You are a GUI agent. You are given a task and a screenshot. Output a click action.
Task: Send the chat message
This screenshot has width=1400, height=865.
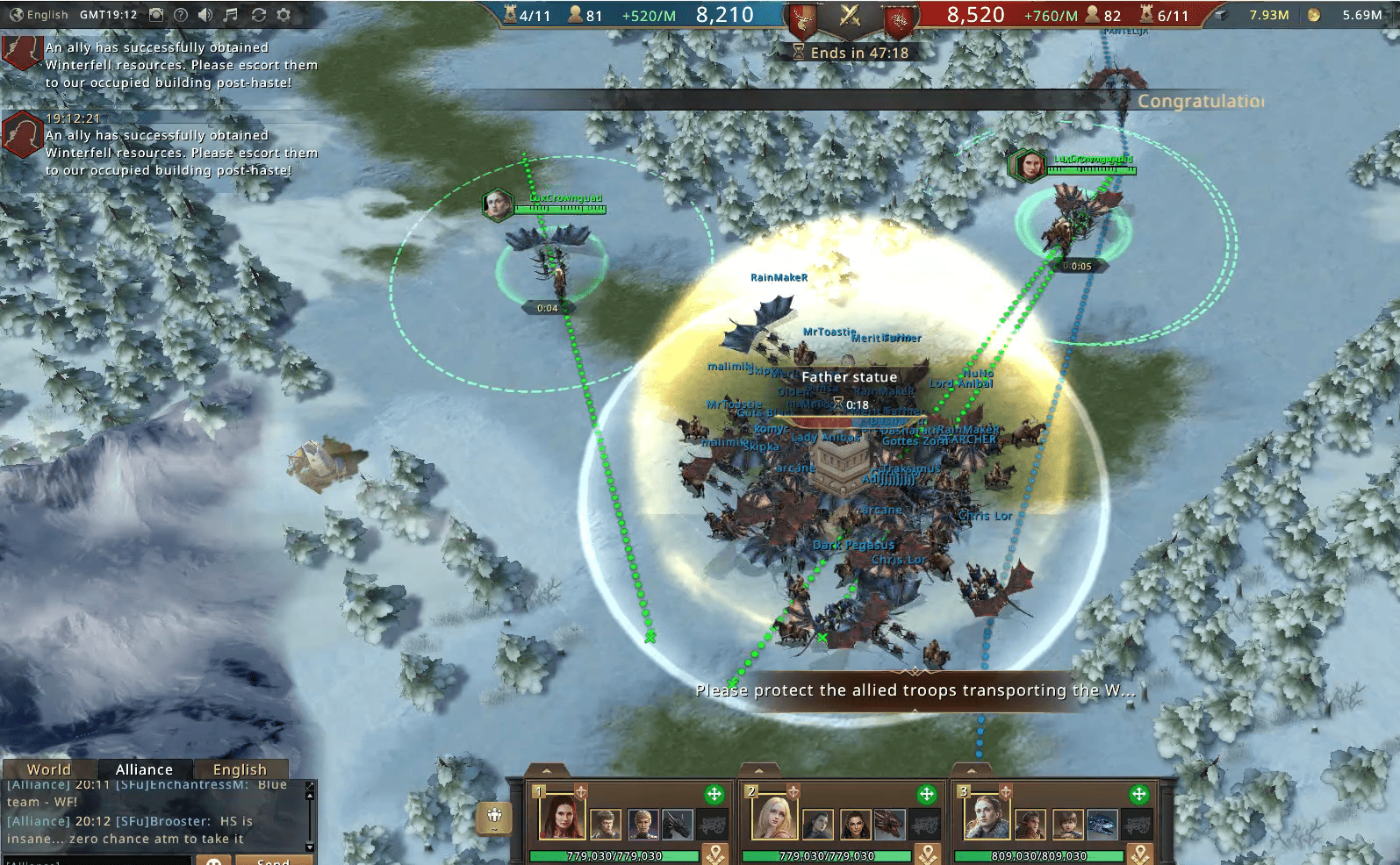(273, 861)
